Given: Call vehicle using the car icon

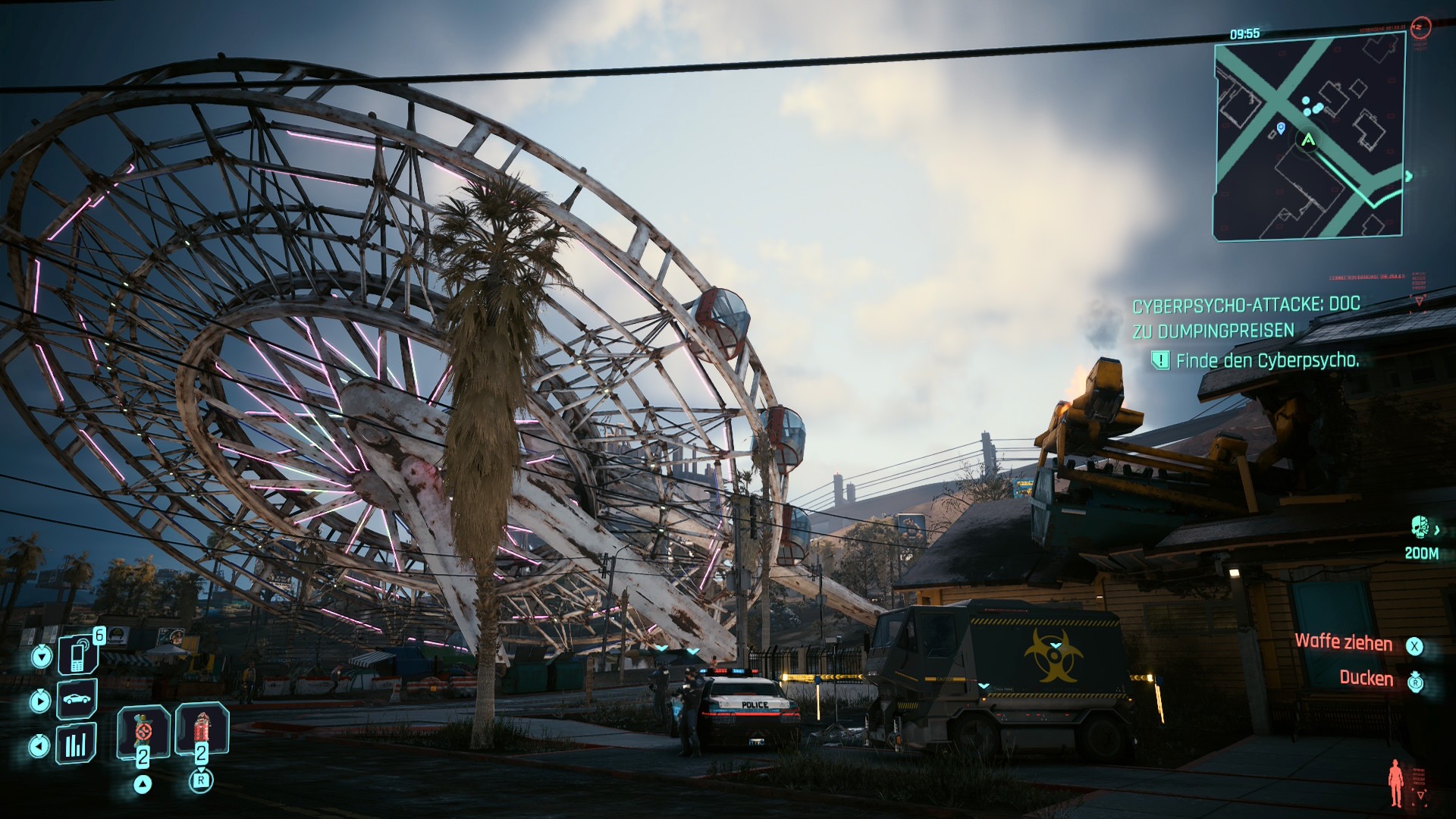Looking at the screenshot, I should [x=77, y=698].
